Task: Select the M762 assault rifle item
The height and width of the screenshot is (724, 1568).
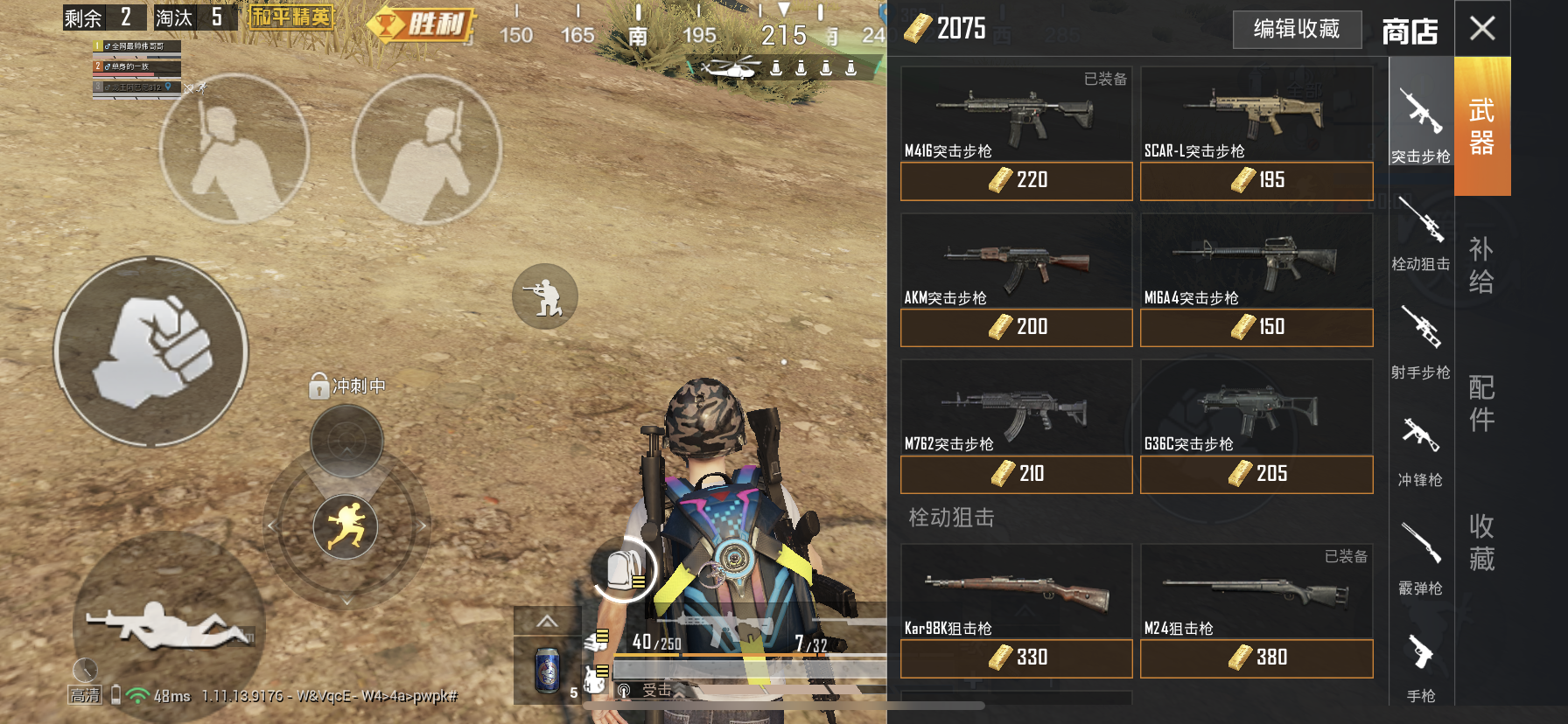Action: [x=1016, y=408]
